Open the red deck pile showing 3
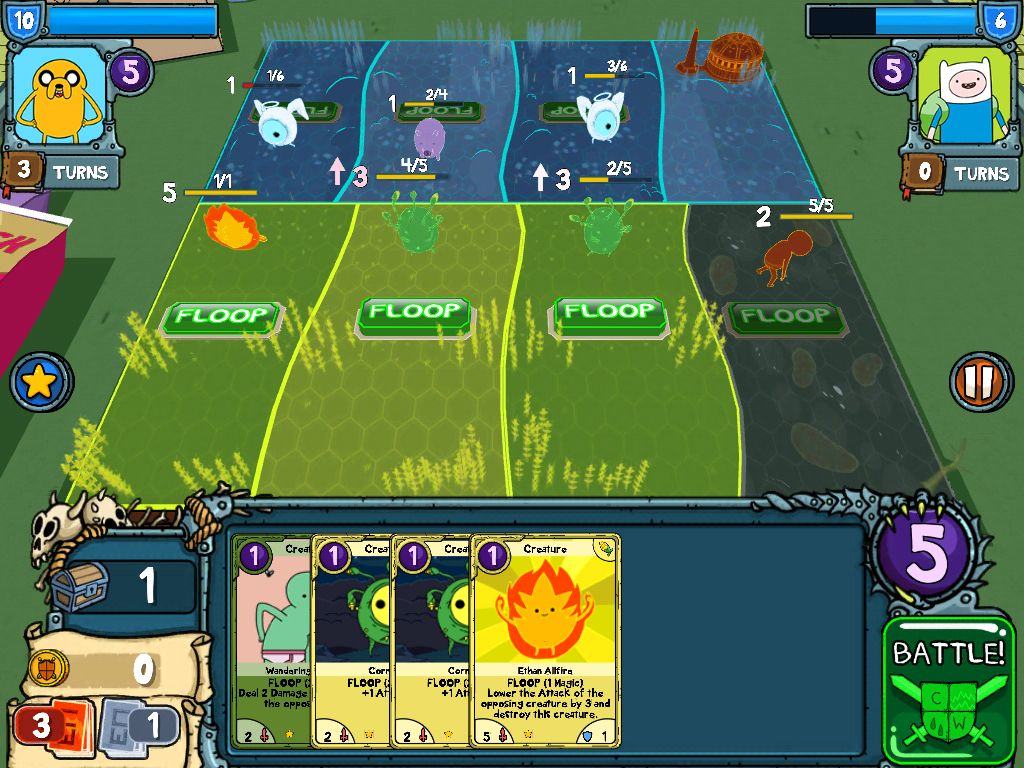1024x768 pixels. pos(50,725)
